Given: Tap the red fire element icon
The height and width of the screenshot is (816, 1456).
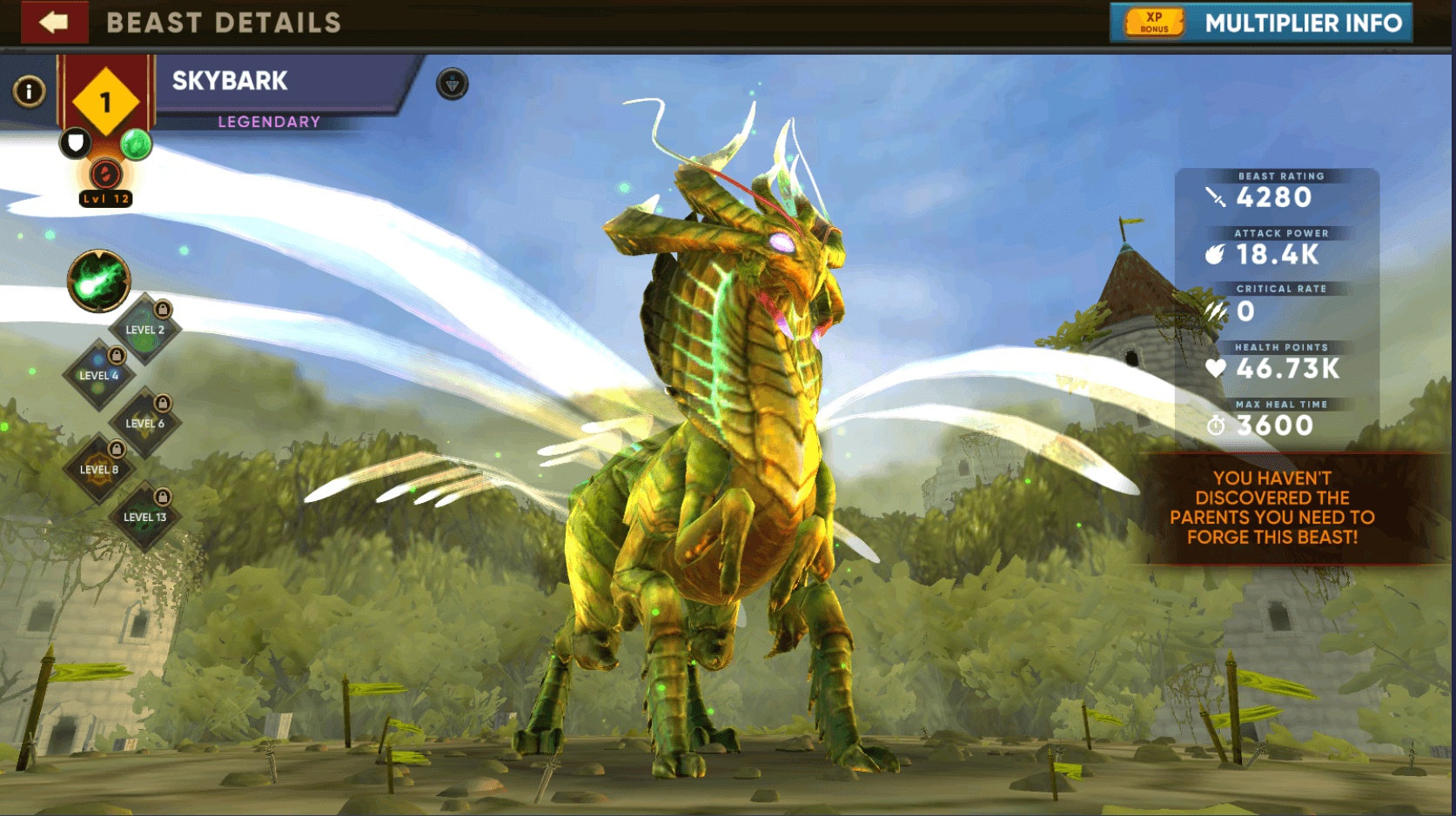Looking at the screenshot, I should click(104, 175).
